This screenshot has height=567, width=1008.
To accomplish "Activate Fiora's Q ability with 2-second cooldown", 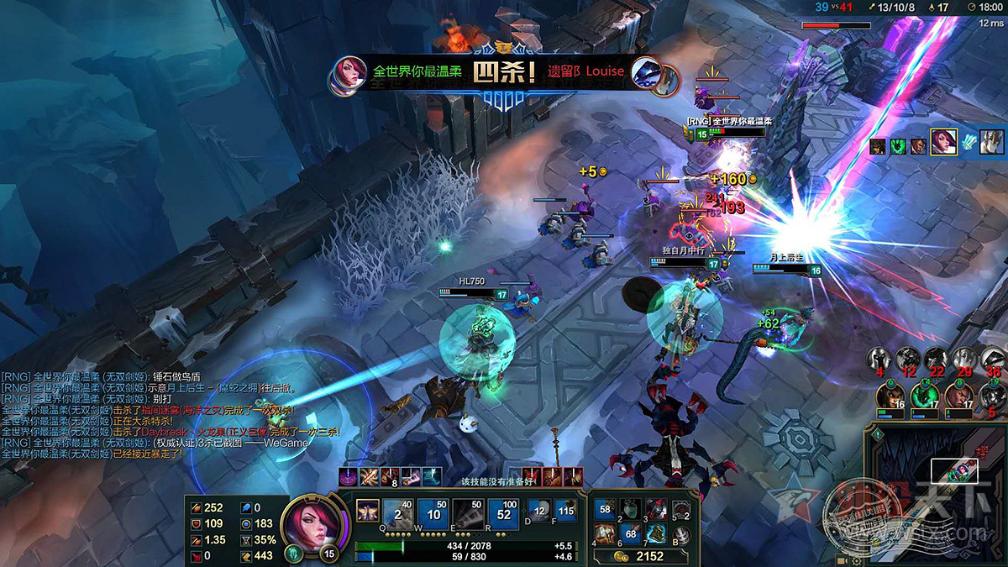I will 399,515.
